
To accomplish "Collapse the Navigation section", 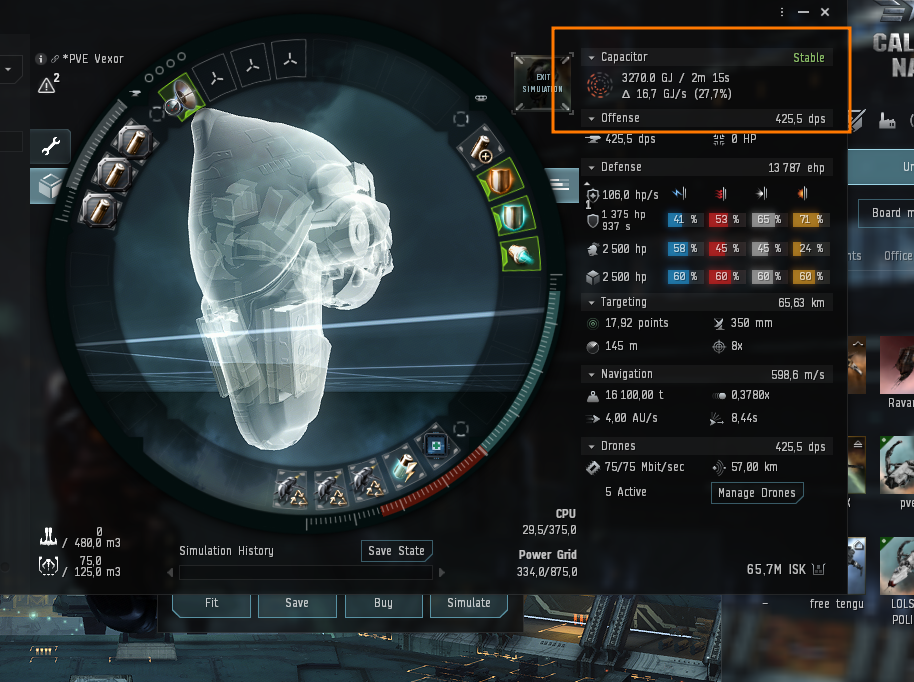I will click(592, 374).
